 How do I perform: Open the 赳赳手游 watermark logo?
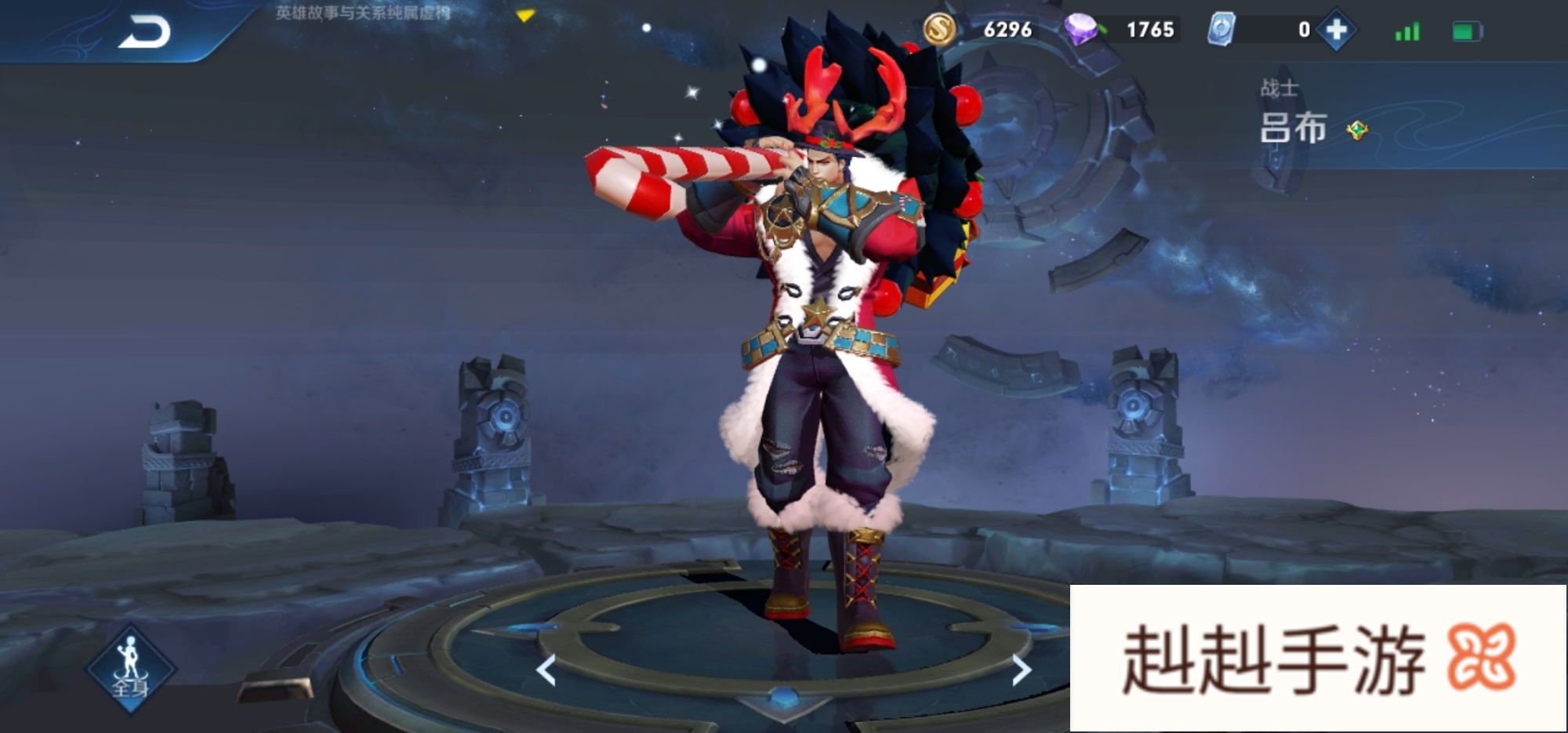1318,659
